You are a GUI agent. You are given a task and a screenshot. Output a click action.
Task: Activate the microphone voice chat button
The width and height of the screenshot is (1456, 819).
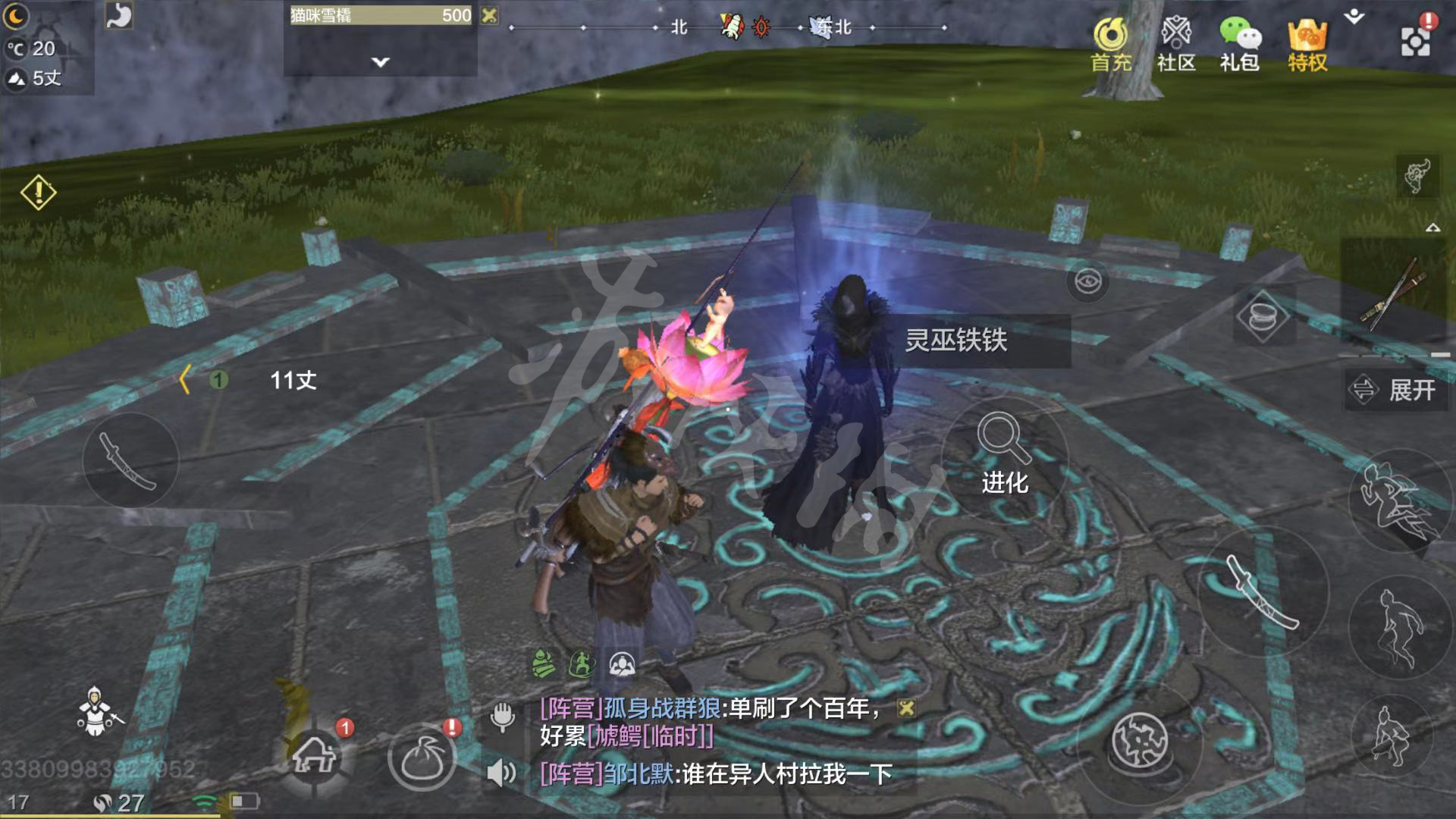[x=502, y=715]
